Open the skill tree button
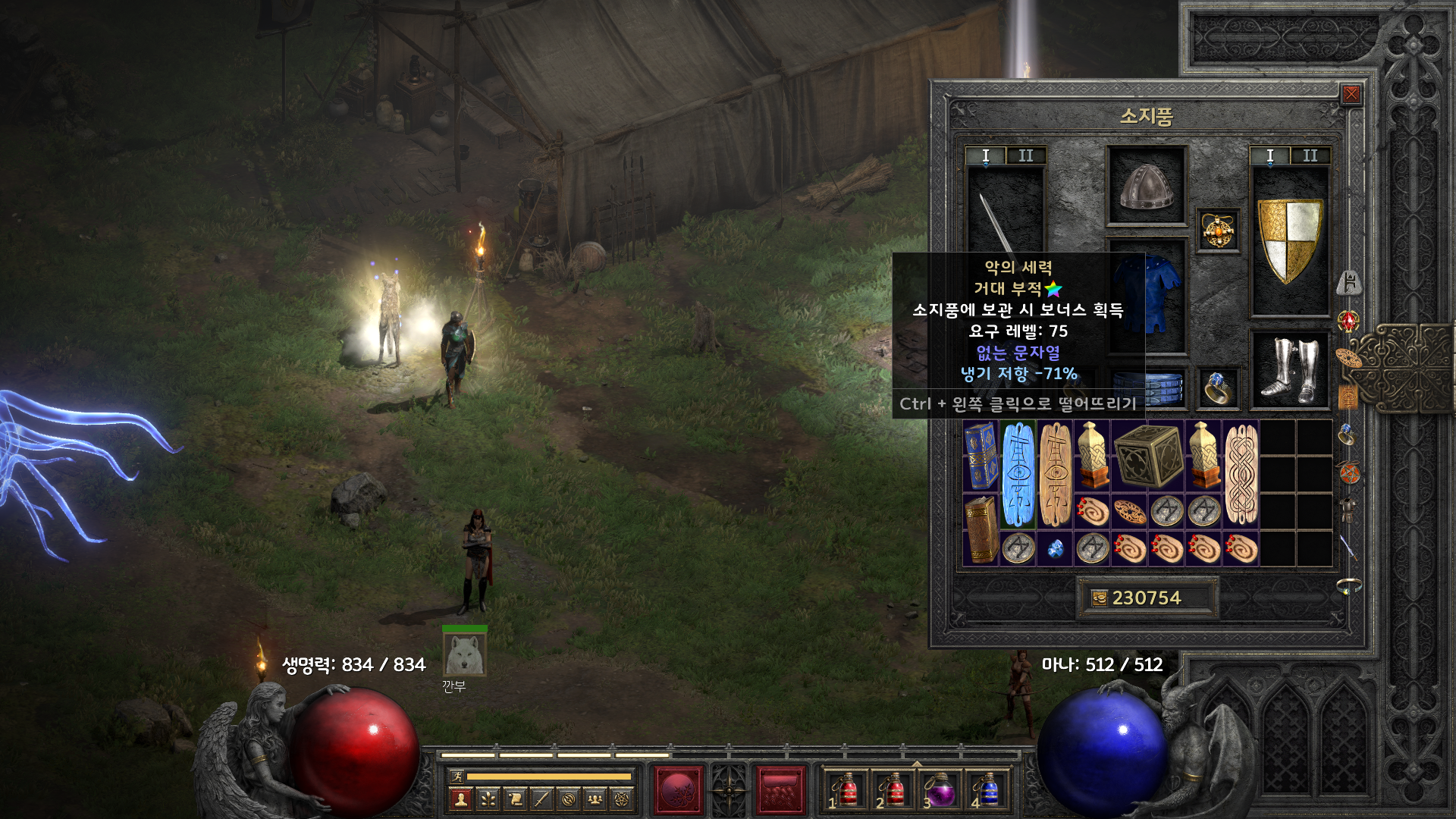This screenshot has width=1456, height=819. 488,799
